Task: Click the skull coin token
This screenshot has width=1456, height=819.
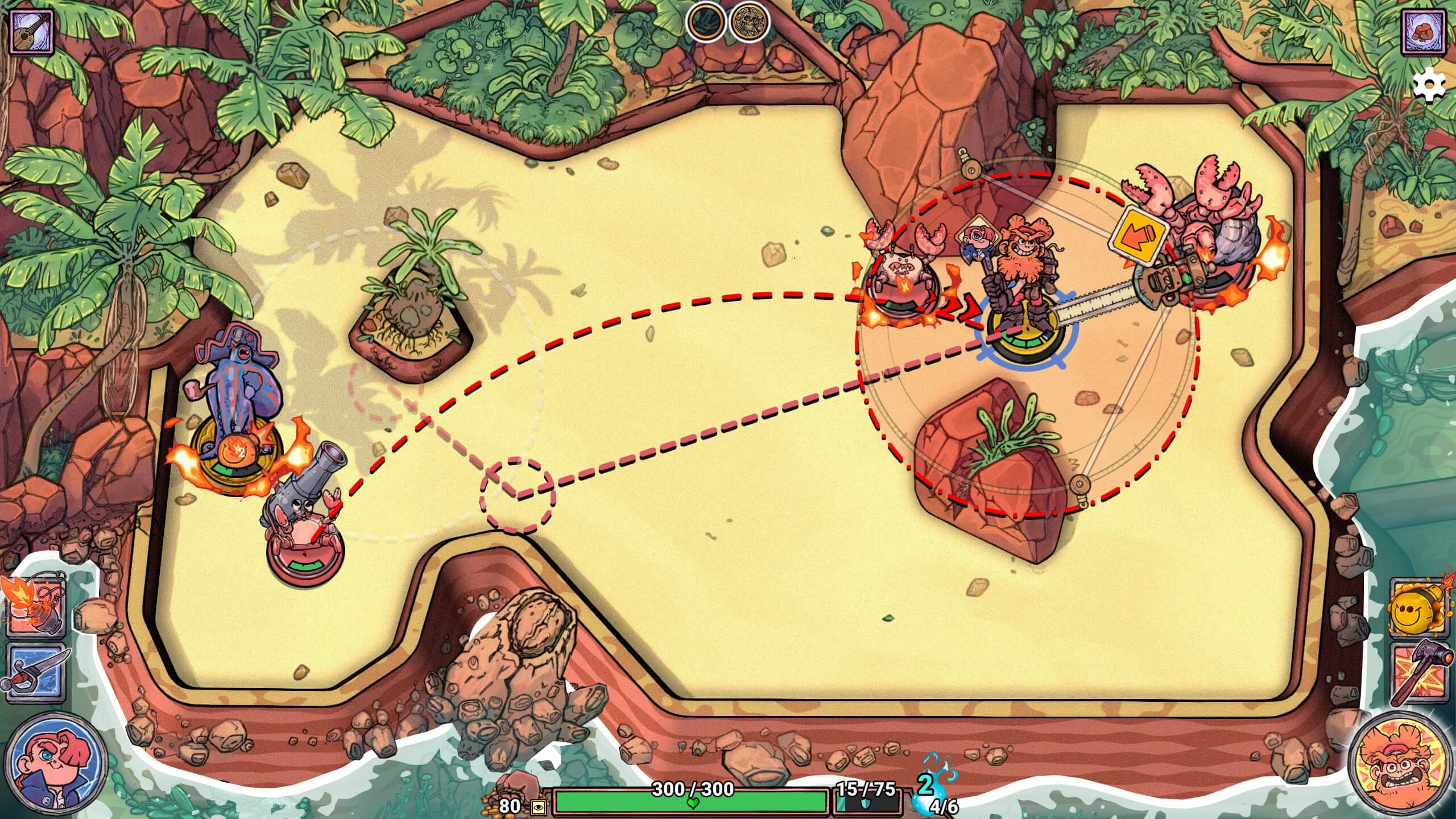Action: pos(749,23)
